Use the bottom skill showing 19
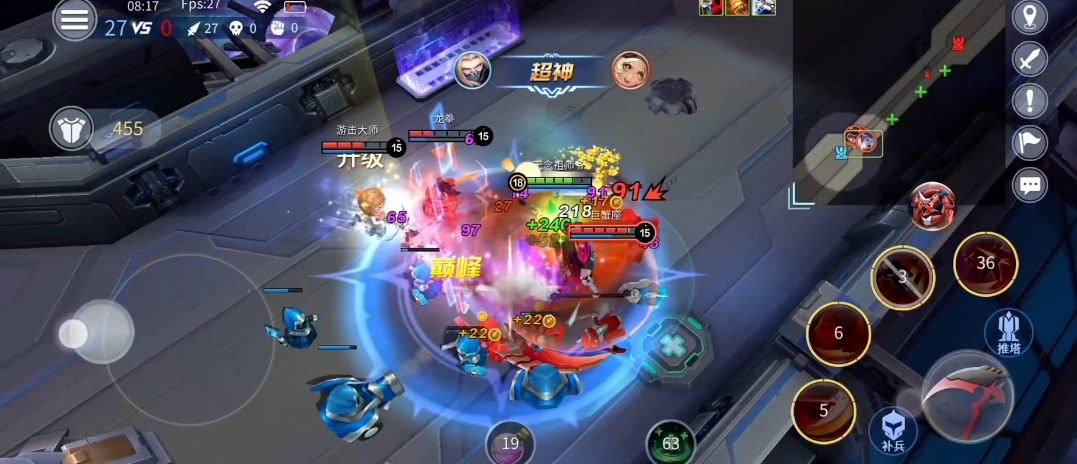Image resolution: width=1077 pixels, height=464 pixels. tap(510, 443)
